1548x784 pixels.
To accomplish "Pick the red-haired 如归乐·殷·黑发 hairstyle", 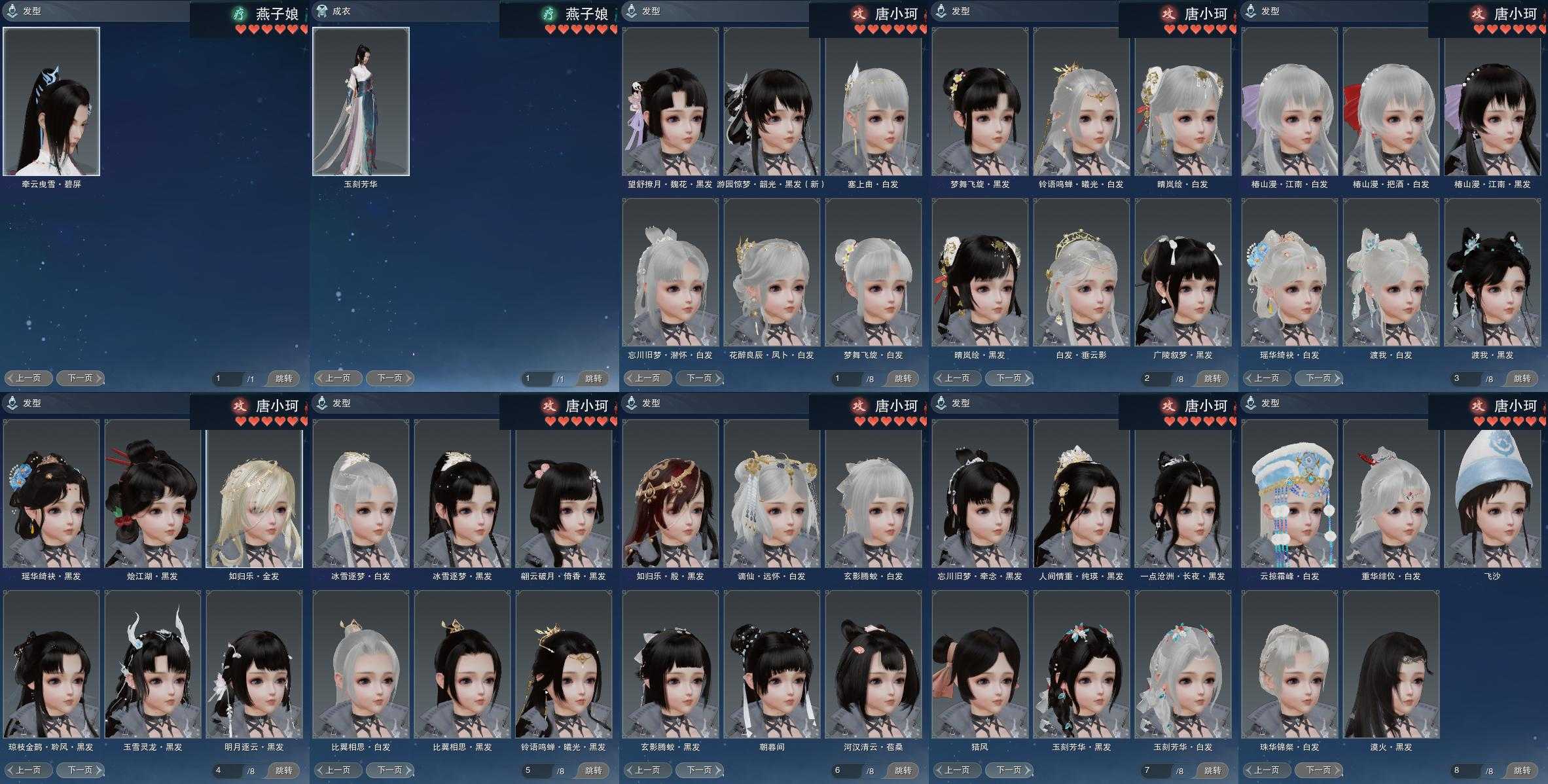I will [670, 493].
